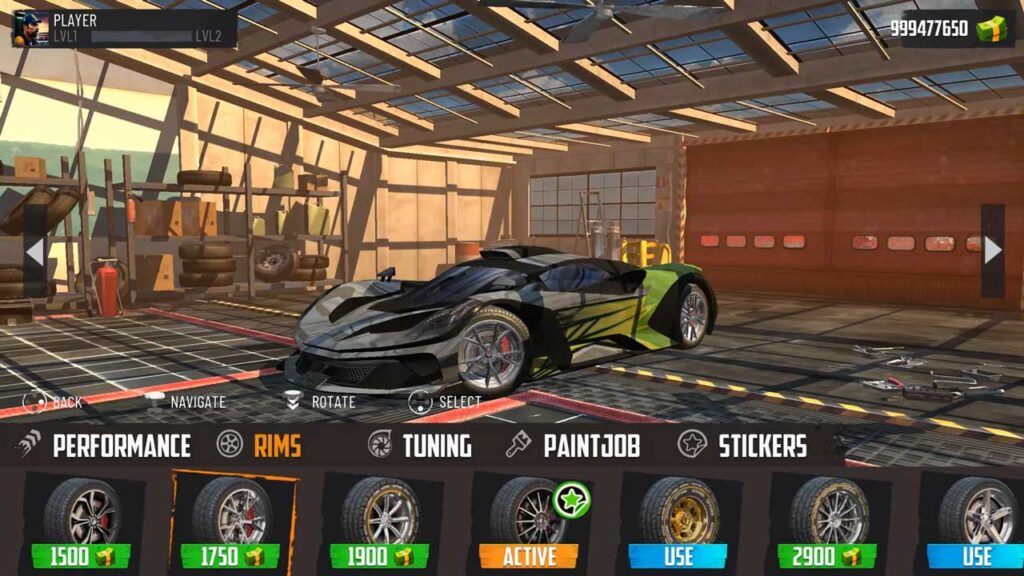The image size is (1024, 576).
Task: Open the Paintjob tab
Action: point(573,446)
